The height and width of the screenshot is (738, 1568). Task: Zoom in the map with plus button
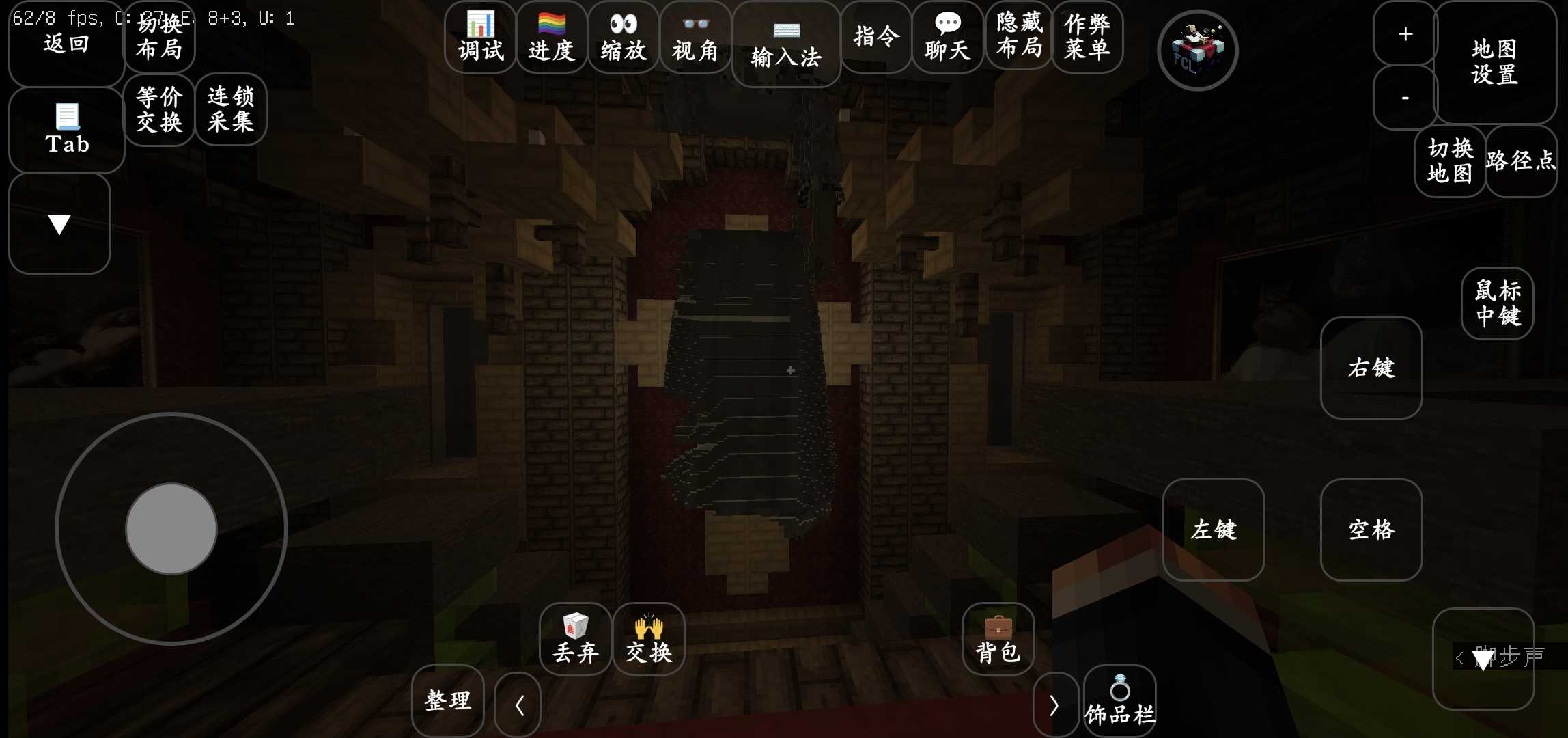click(x=1405, y=33)
